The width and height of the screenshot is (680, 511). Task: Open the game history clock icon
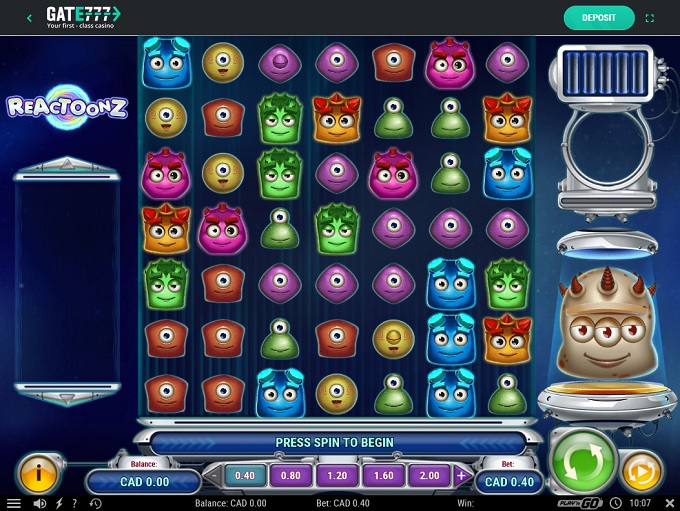(x=95, y=503)
